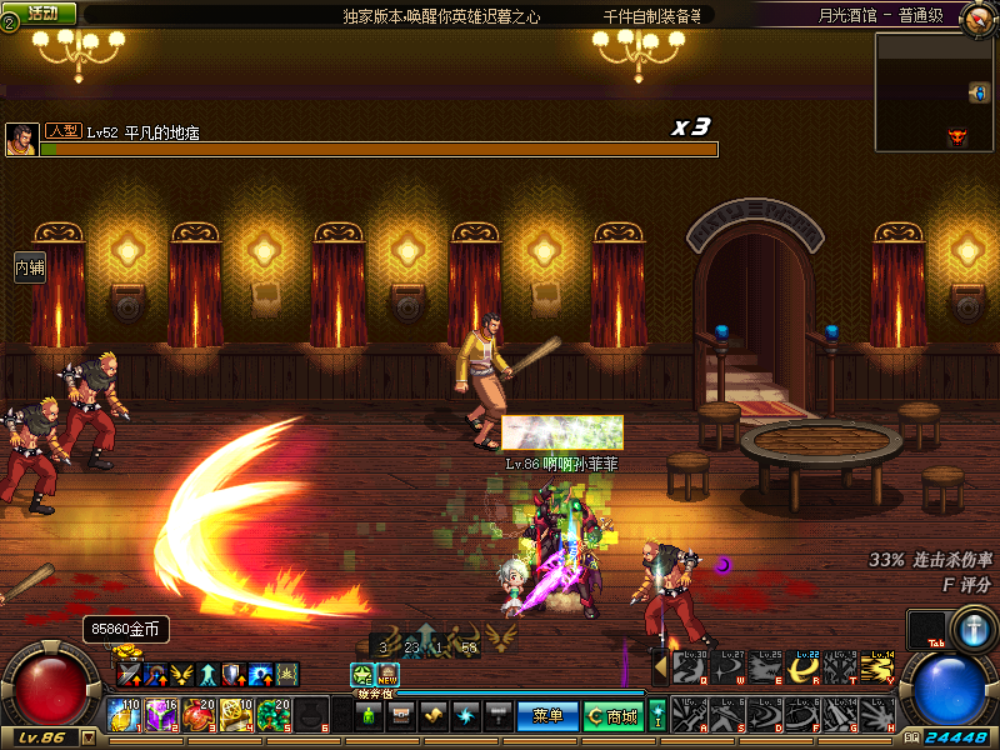Use the red potion in slot 3
Screen dimensions: 1000x750
(198, 715)
